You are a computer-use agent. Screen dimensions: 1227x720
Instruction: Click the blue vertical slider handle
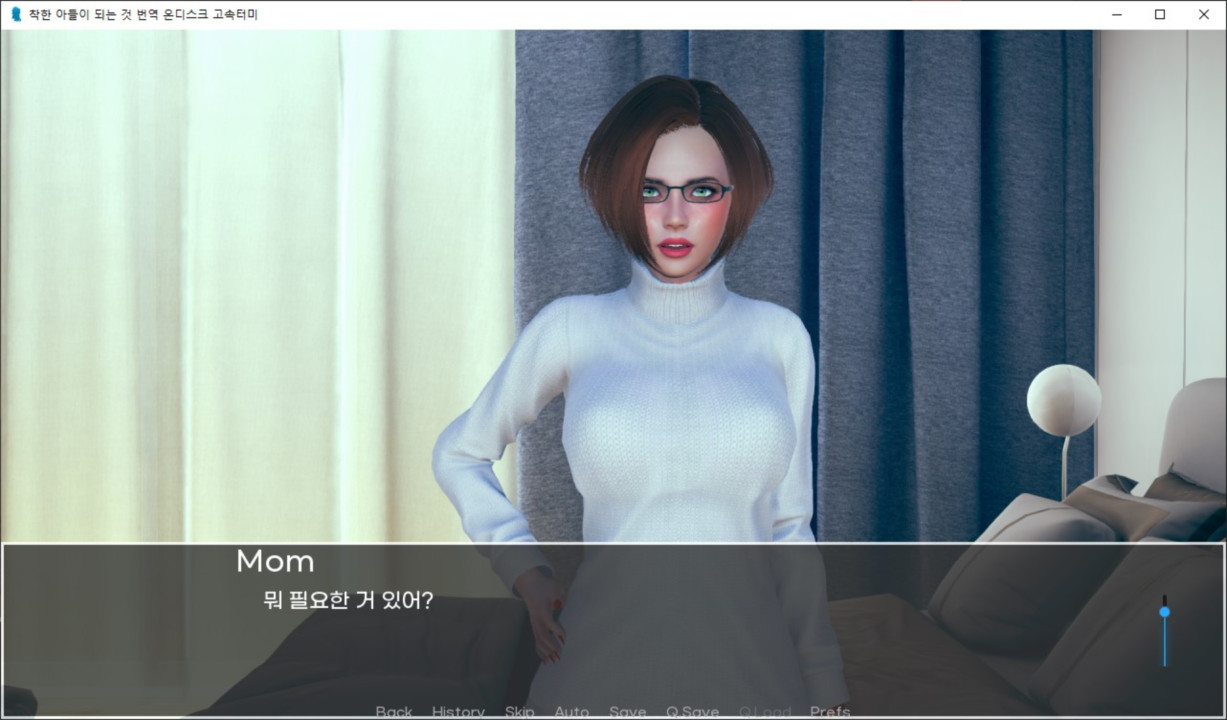tap(1164, 611)
